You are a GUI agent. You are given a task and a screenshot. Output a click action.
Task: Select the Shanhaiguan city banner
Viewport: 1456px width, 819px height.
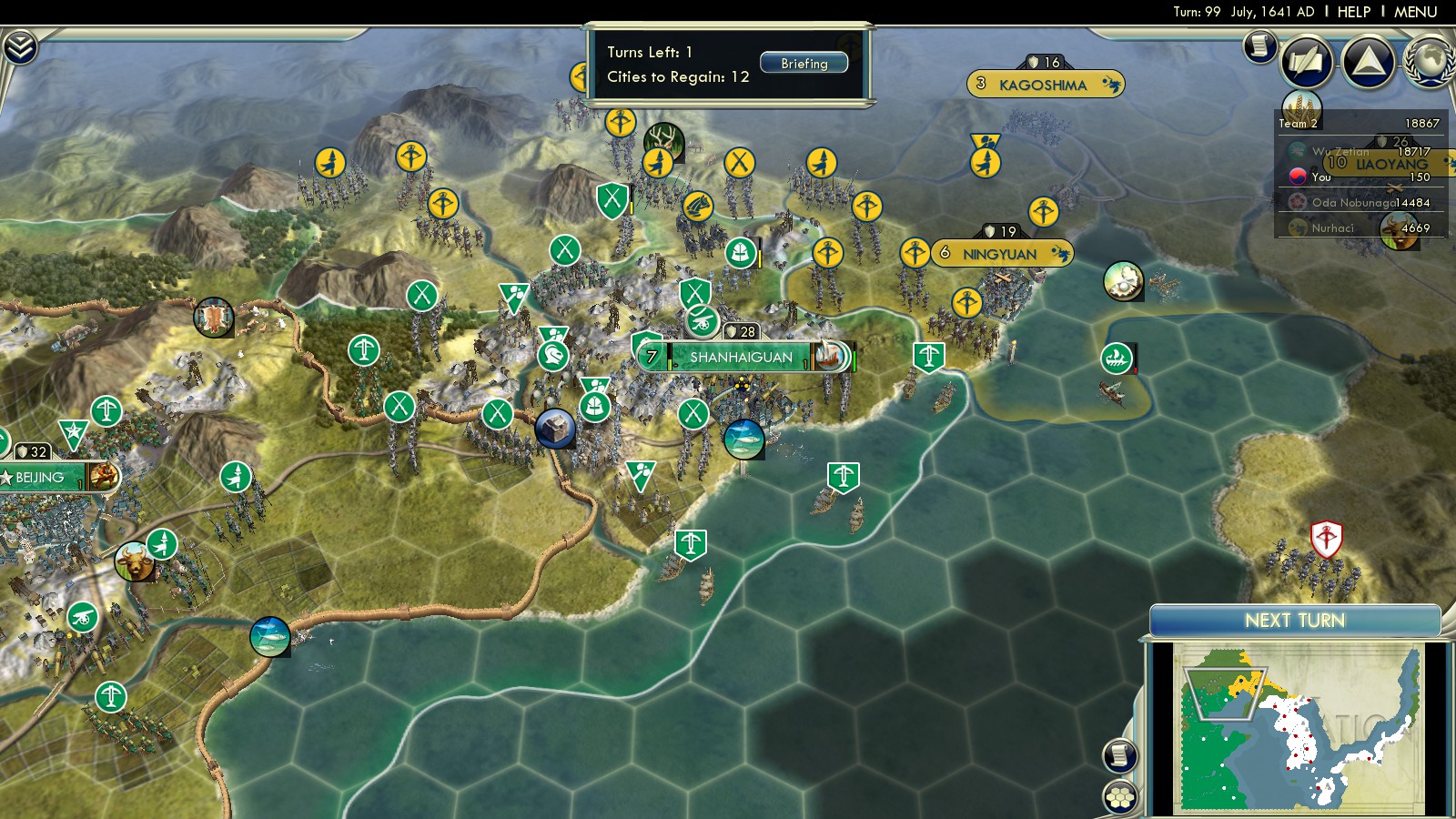pos(741,358)
